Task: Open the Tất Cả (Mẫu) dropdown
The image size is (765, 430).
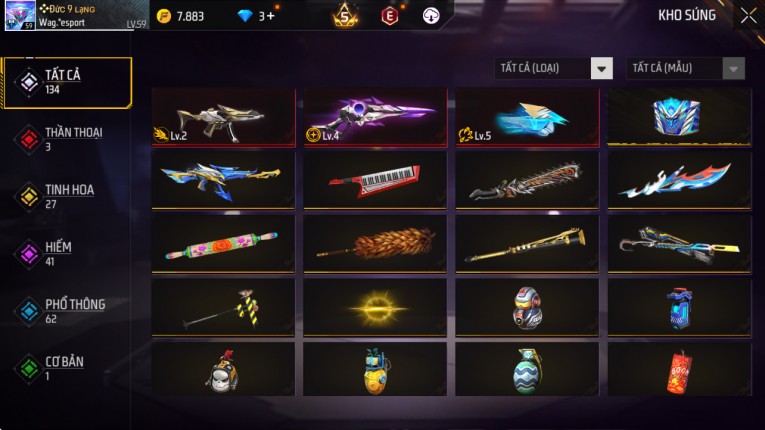Action: (685, 68)
